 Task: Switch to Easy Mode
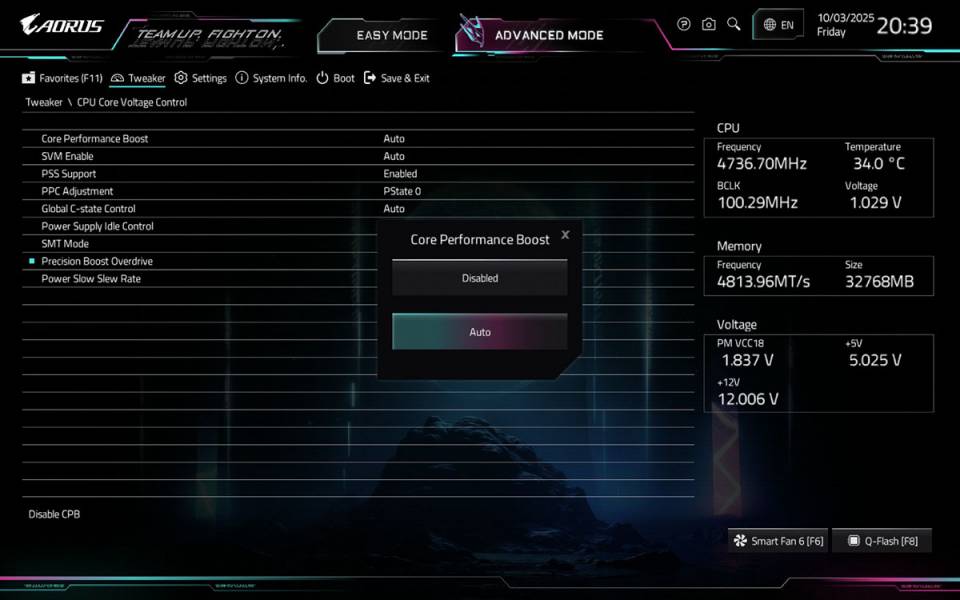[x=391, y=35]
